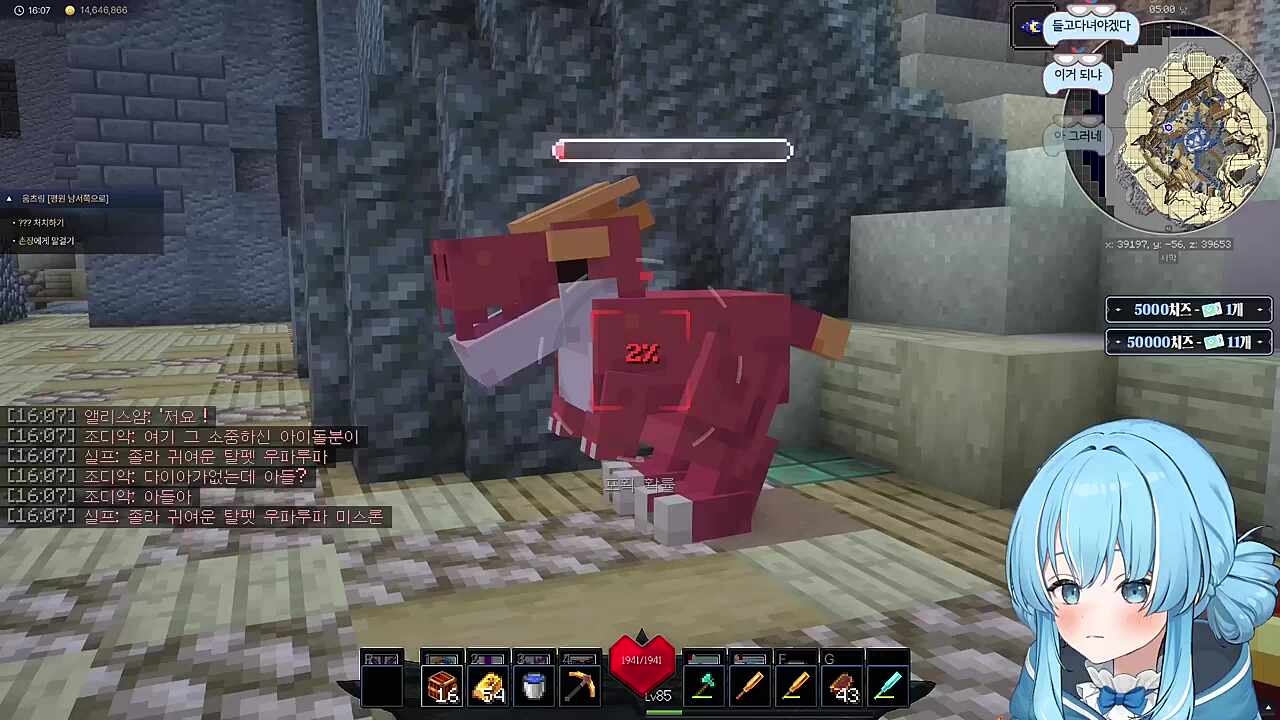This screenshot has width=1280, height=720.
Task: Select the chest item hotbar slot
Action: point(442,687)
